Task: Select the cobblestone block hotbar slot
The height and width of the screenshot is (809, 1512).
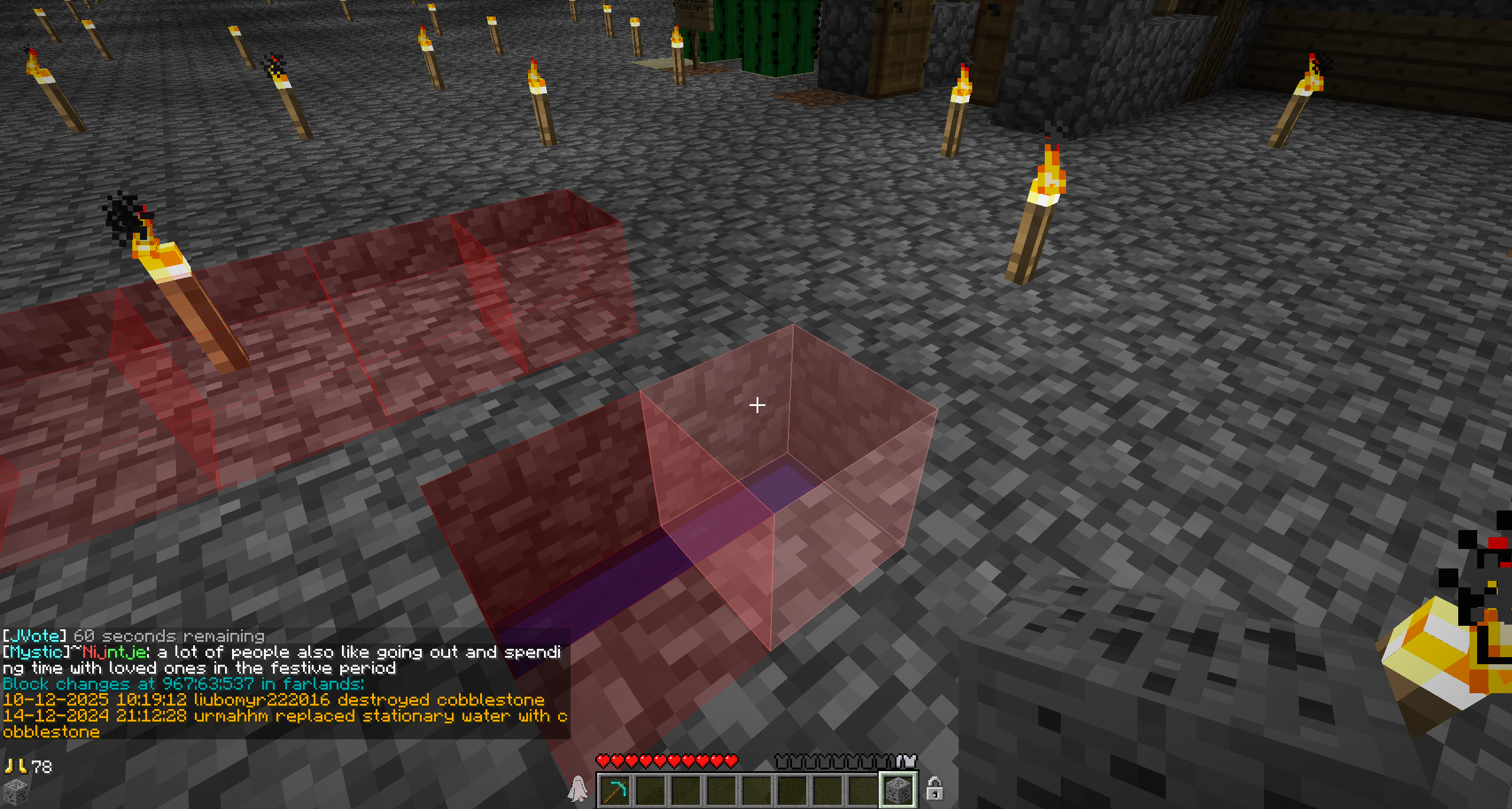Action: click(898, 789)
